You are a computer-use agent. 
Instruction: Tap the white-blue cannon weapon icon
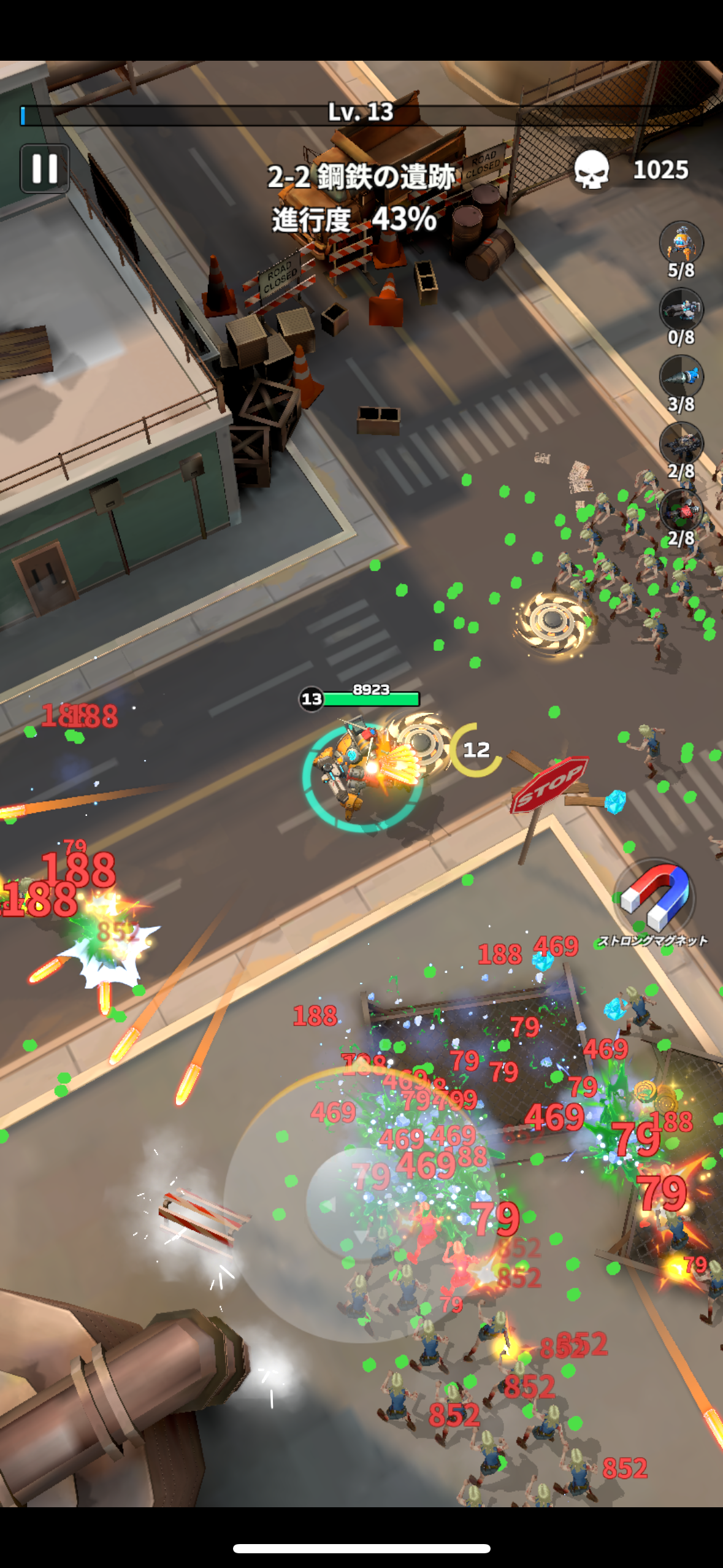(x=681, y=309)
